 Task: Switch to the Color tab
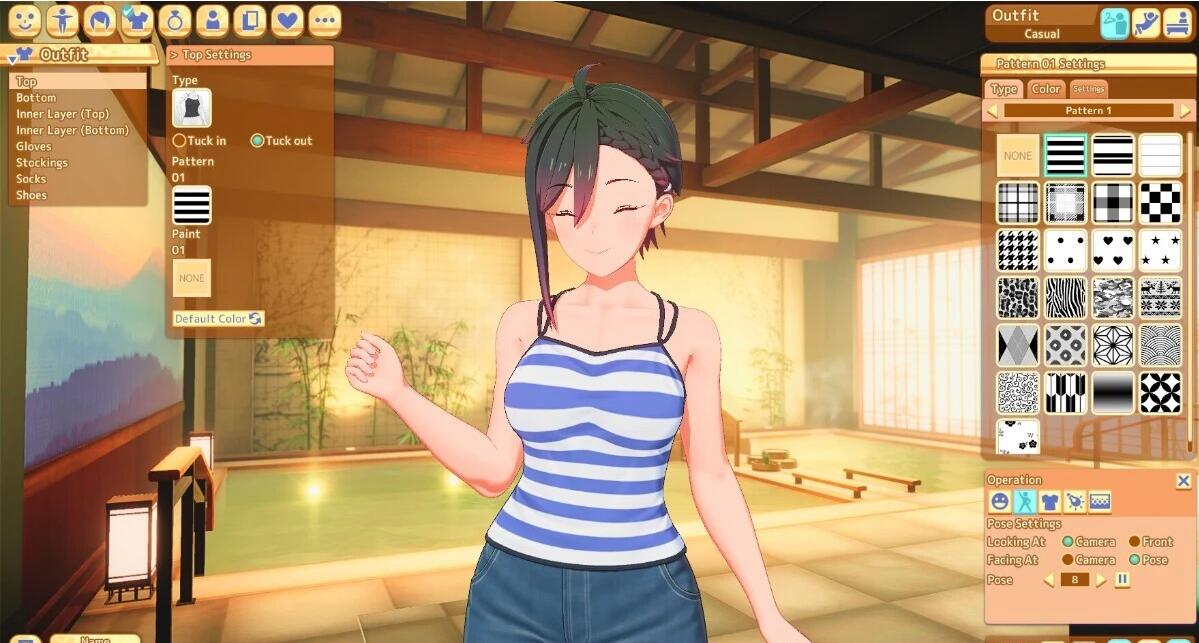coord(1046,89)
